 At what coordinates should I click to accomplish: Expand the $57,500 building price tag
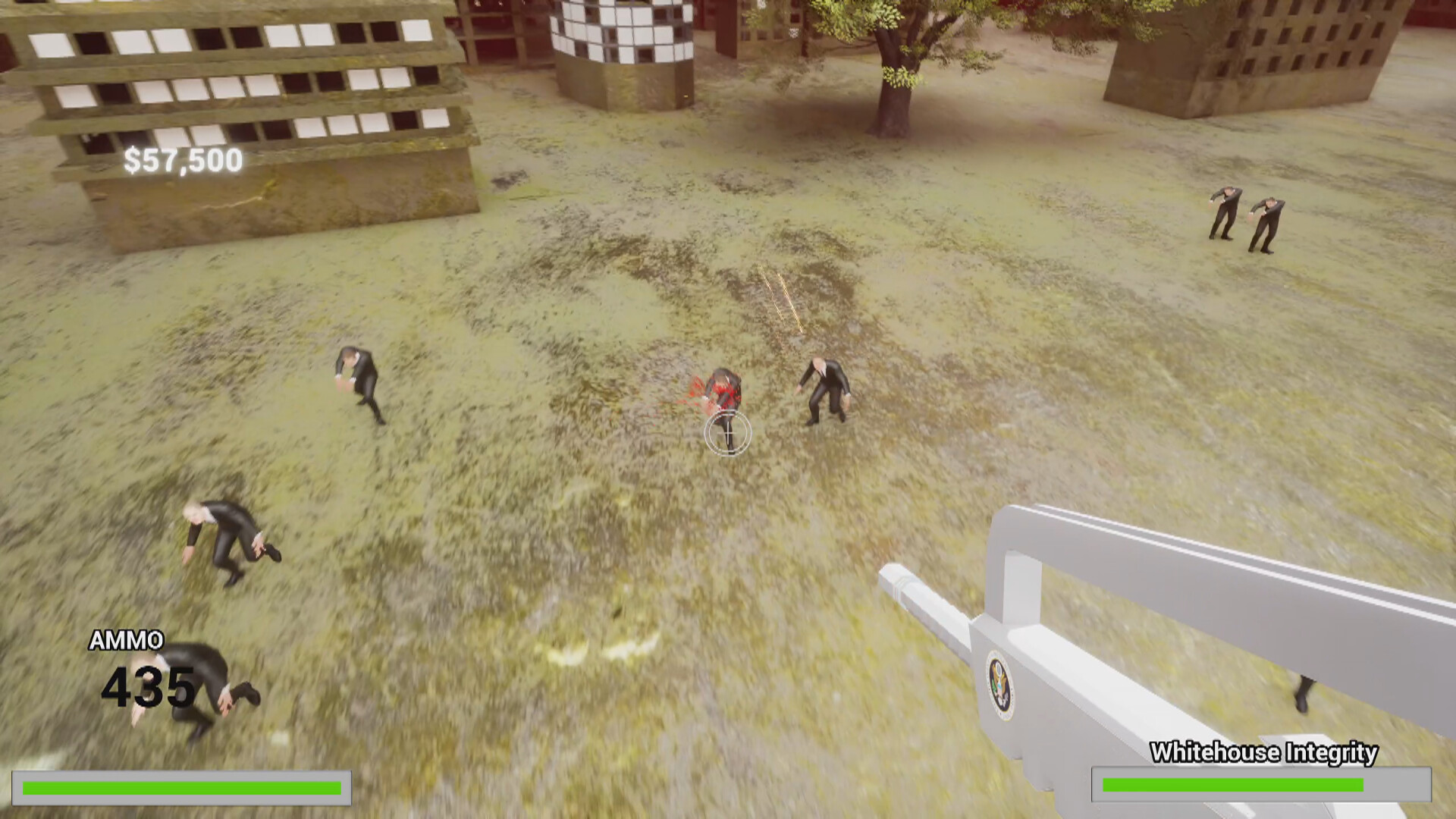pyautogui.click(x=182, y=159)
